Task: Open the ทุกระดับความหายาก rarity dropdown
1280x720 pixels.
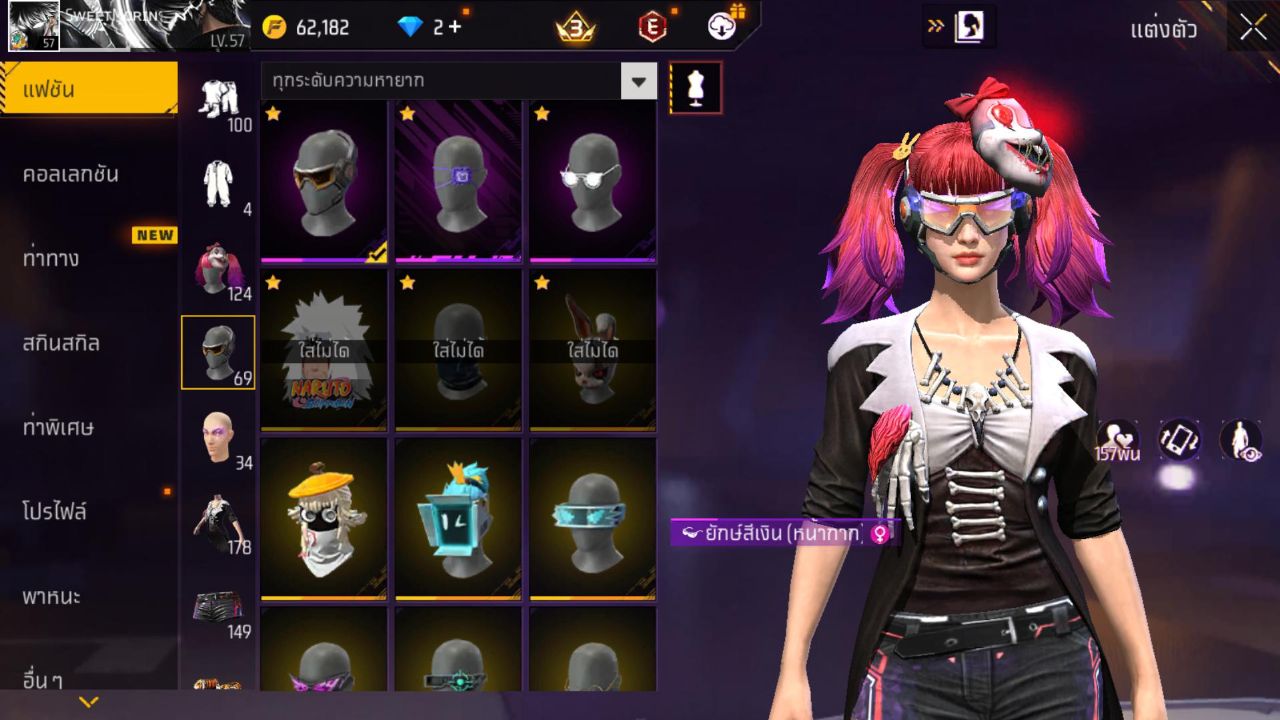Action: [x=450, y=83]
